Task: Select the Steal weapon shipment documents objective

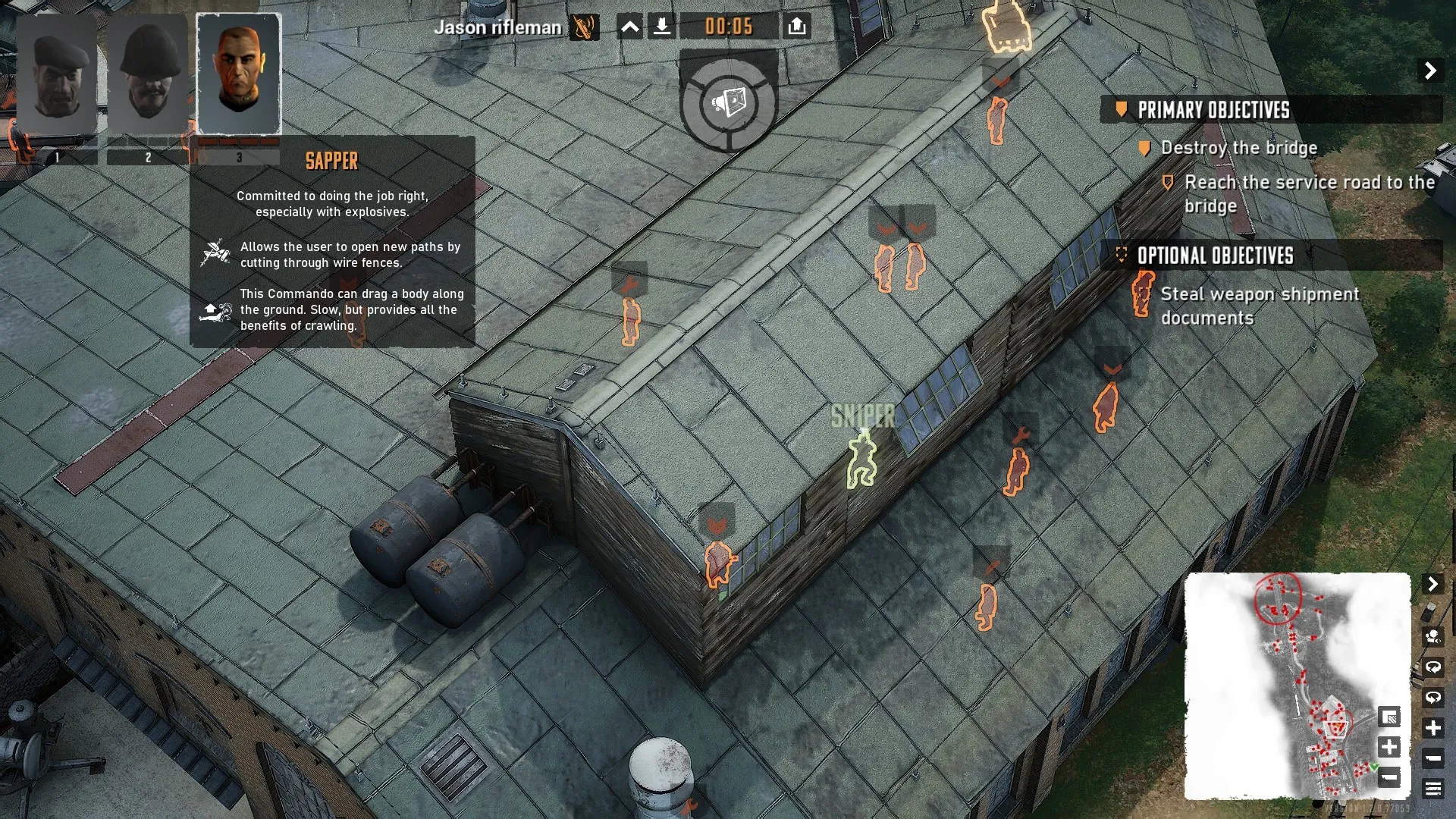Action: pos(1259,306)
